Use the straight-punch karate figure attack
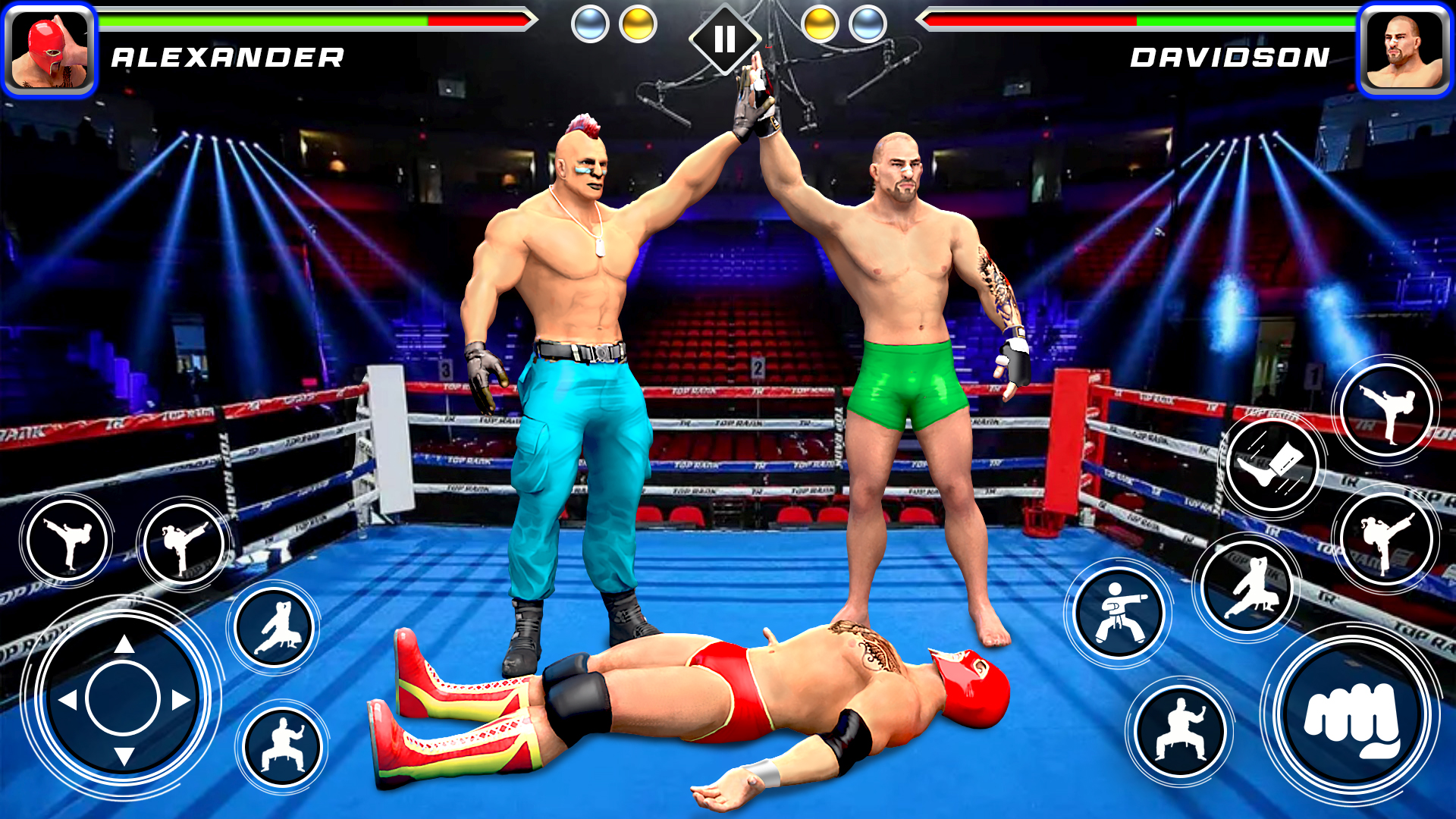Viewport: 1456px width, 819px height. [1120, 613]
